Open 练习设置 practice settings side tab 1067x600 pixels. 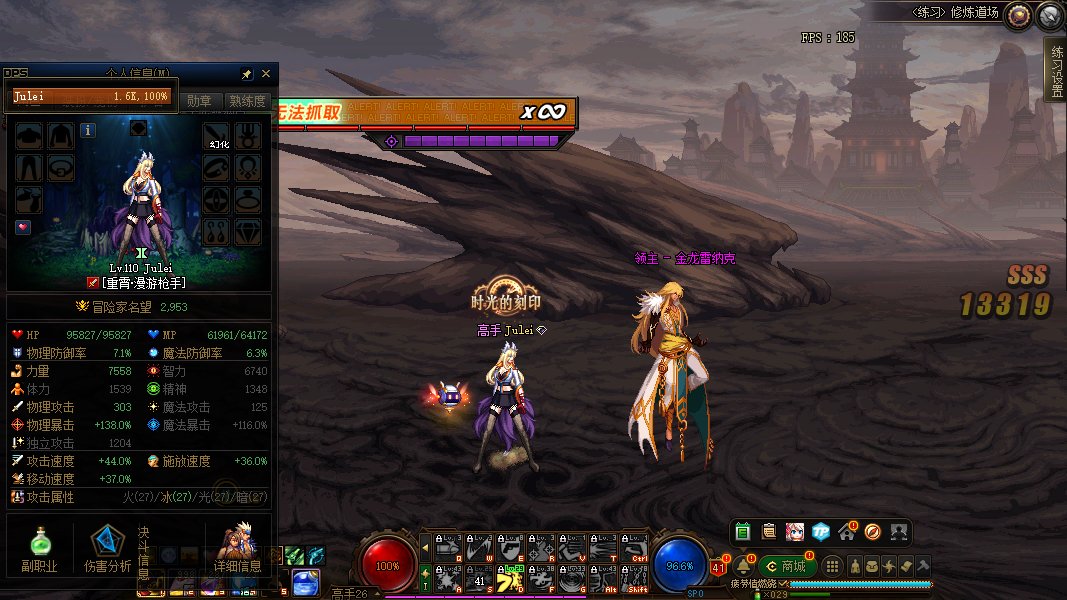click(x=1056, y=70)
